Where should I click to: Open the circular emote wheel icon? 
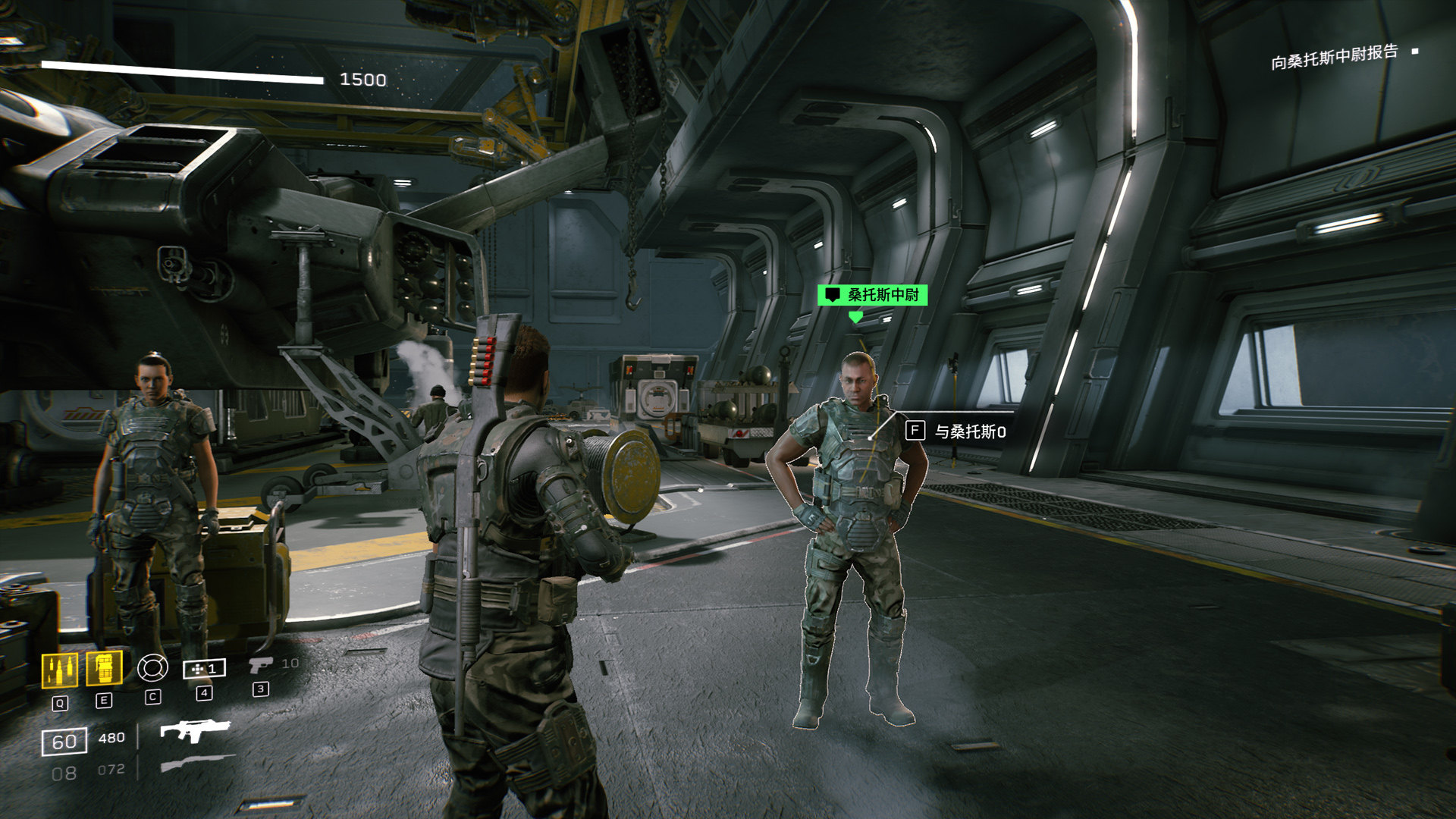pos(152,667)
